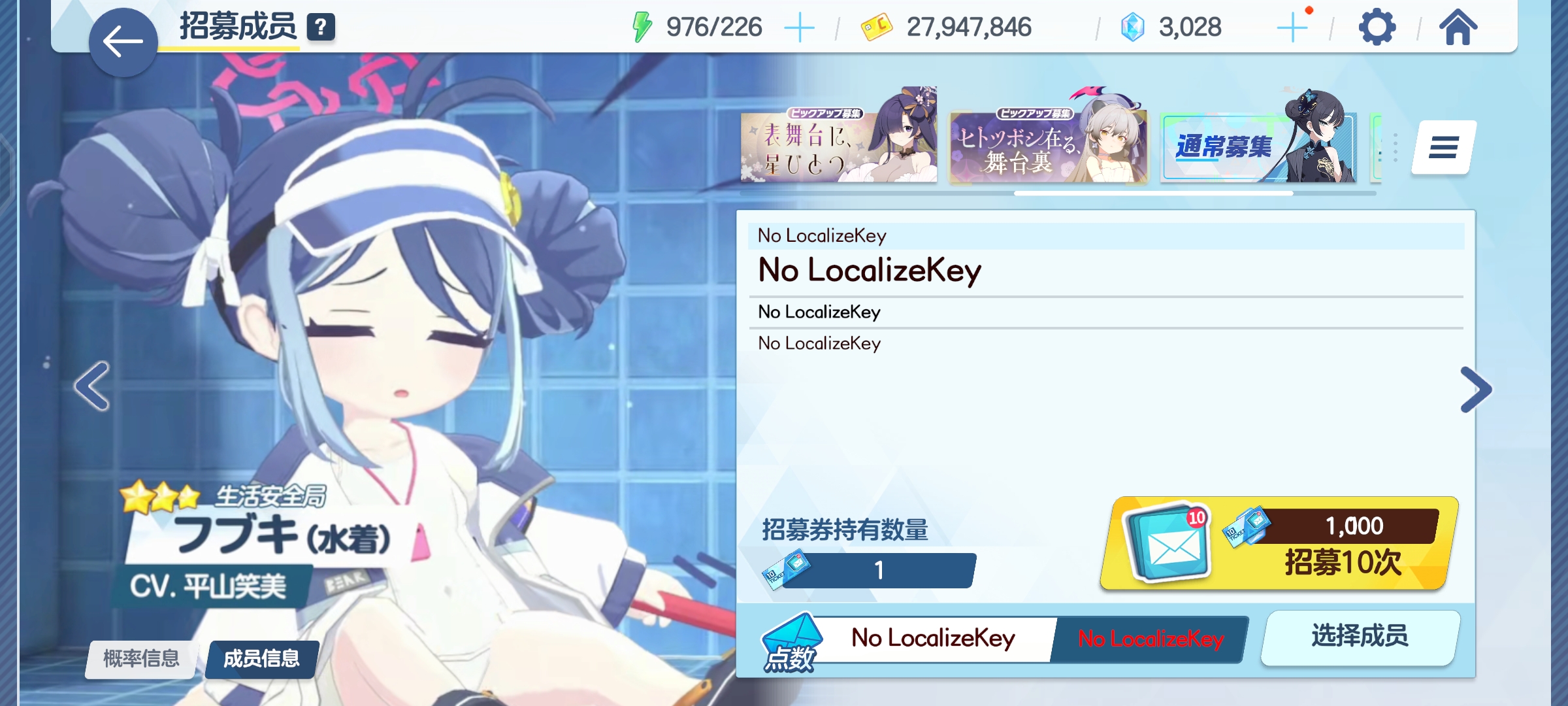Open the settings gear icon
The height and width of the screenshot is (706, 1568).
(x=1377, y=27)
